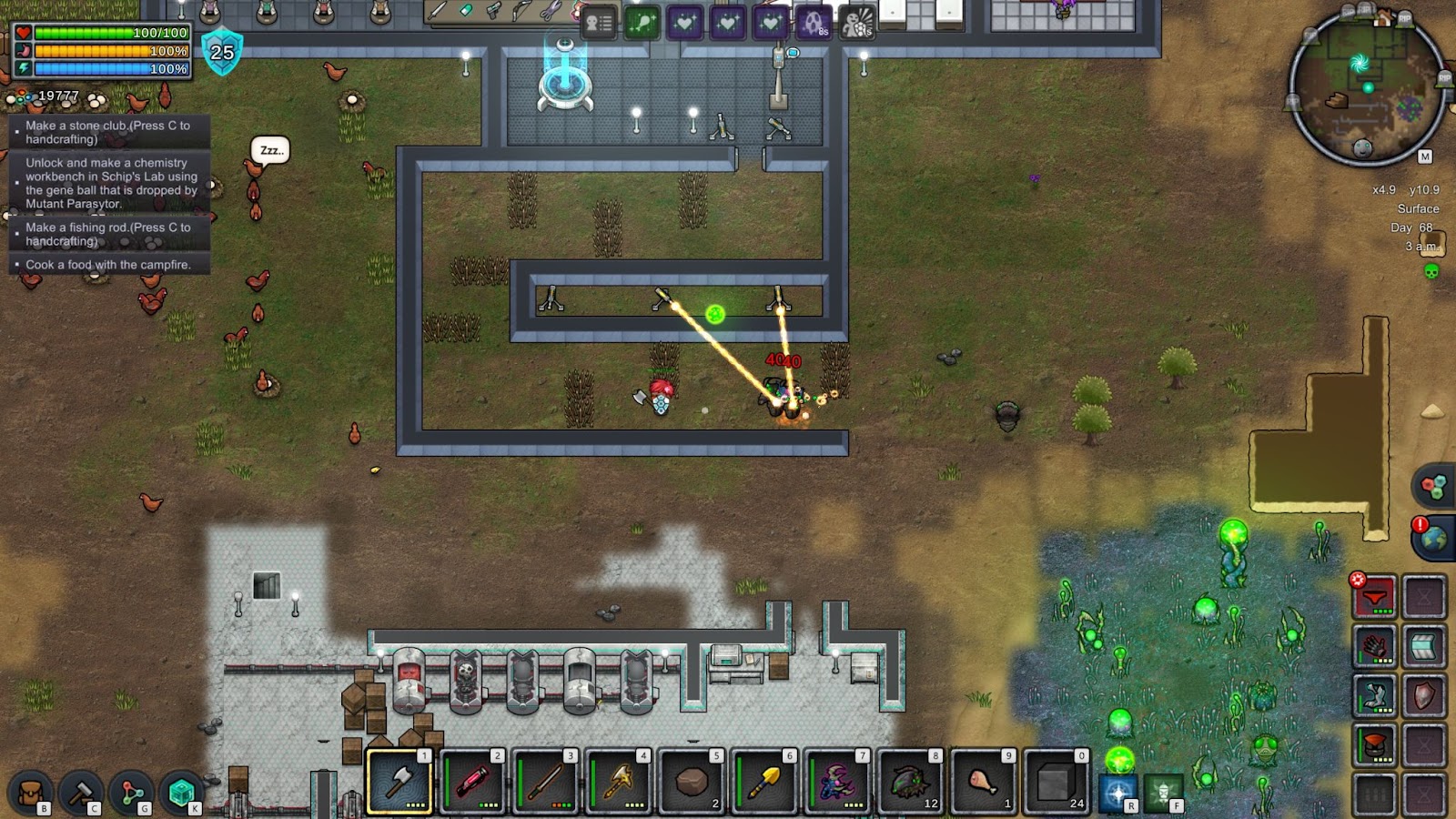Select the meat drumstick in hotbar slot 9

[x=983, y=781]
